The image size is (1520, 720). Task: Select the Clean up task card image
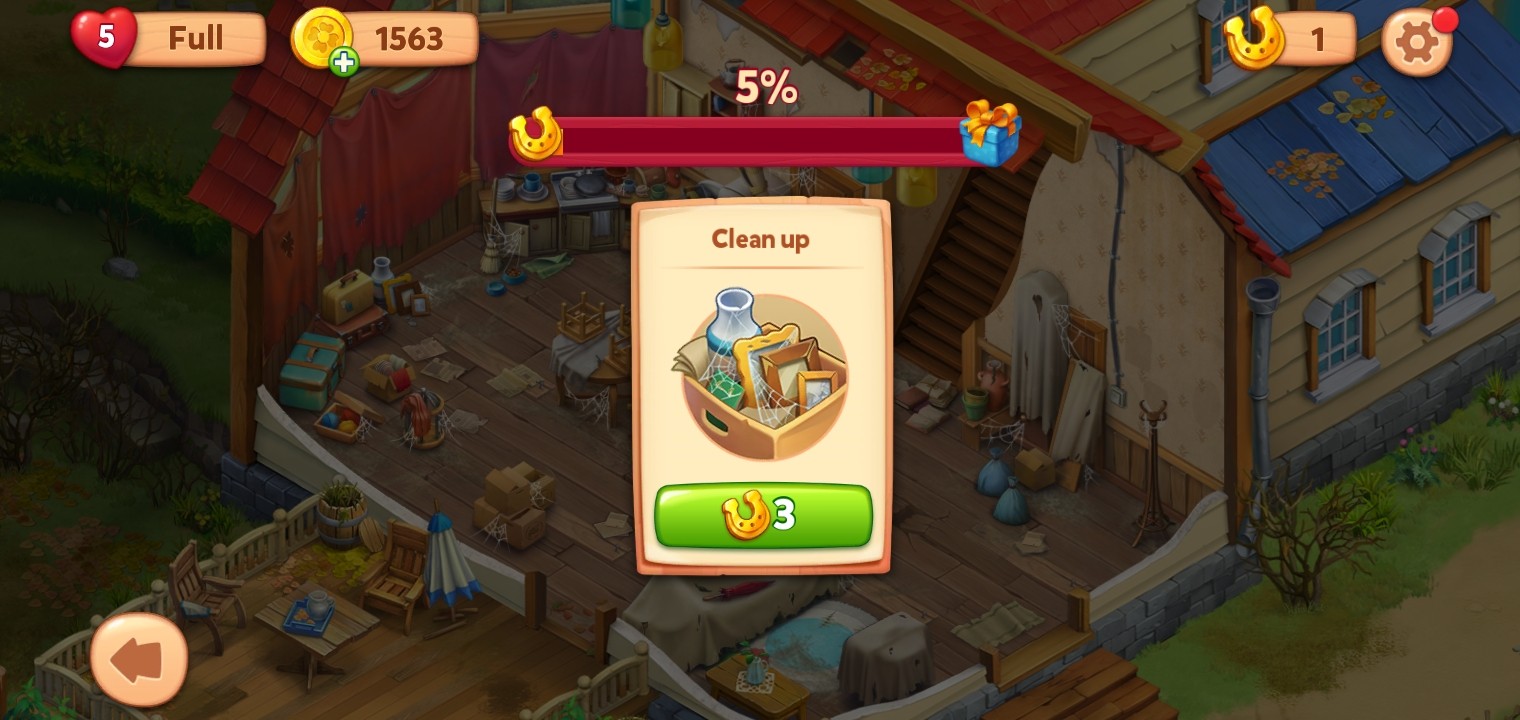[763, 375]
